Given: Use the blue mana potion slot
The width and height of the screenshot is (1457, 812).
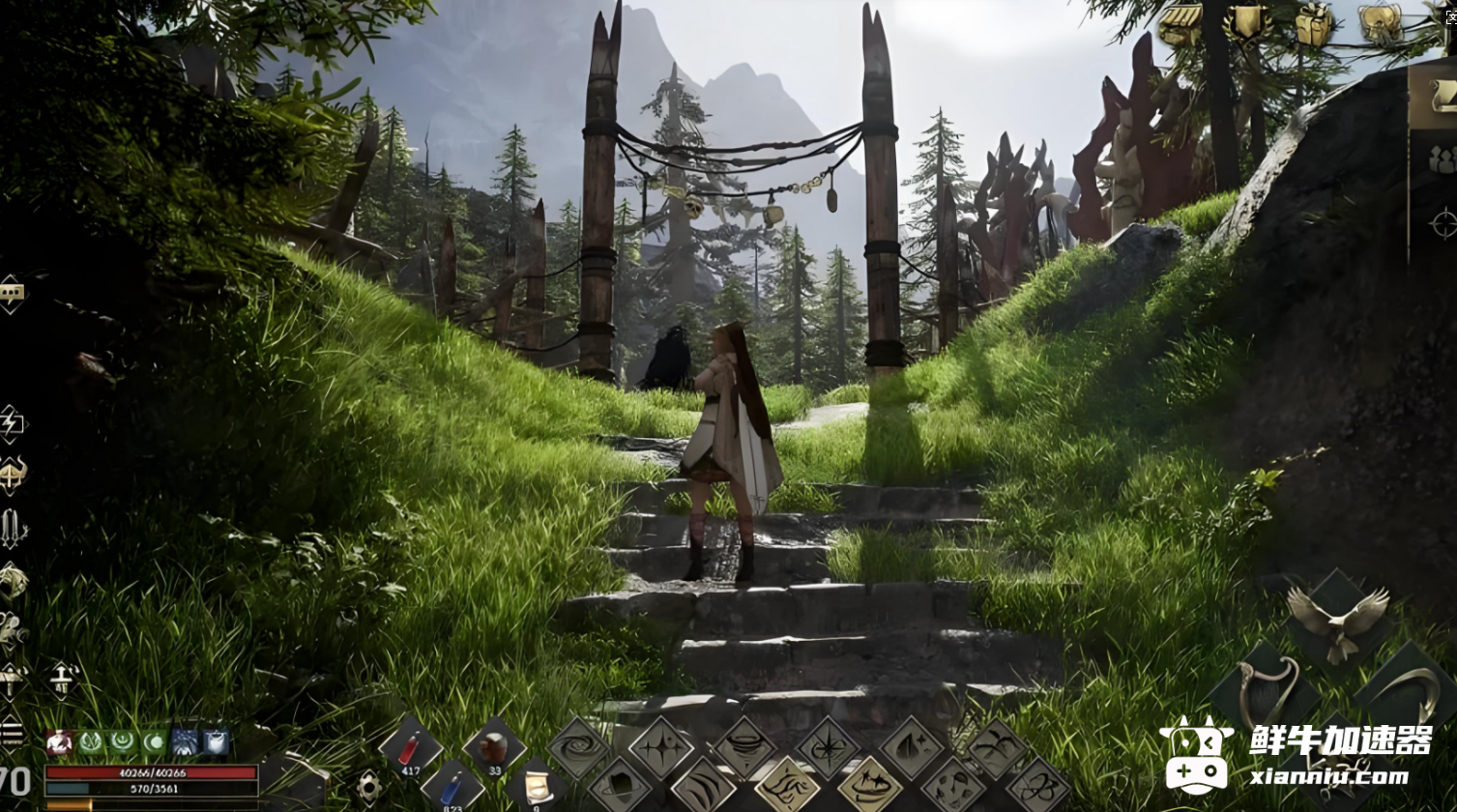Looking at the screenshot, I should click(x=452, y=789).
